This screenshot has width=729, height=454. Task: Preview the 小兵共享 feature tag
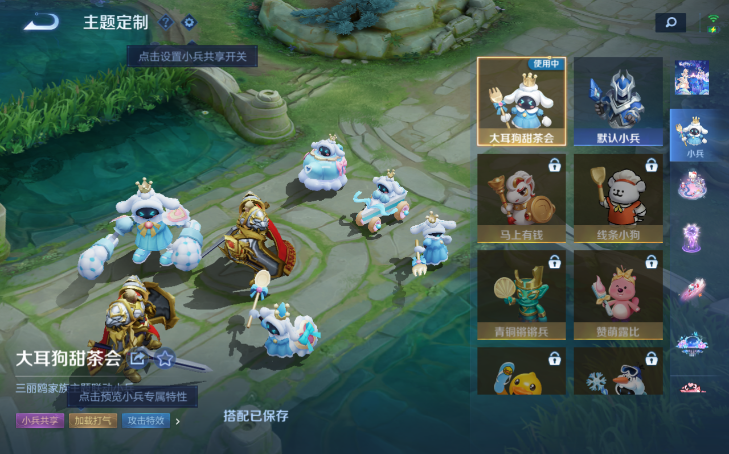pos(40,421)
